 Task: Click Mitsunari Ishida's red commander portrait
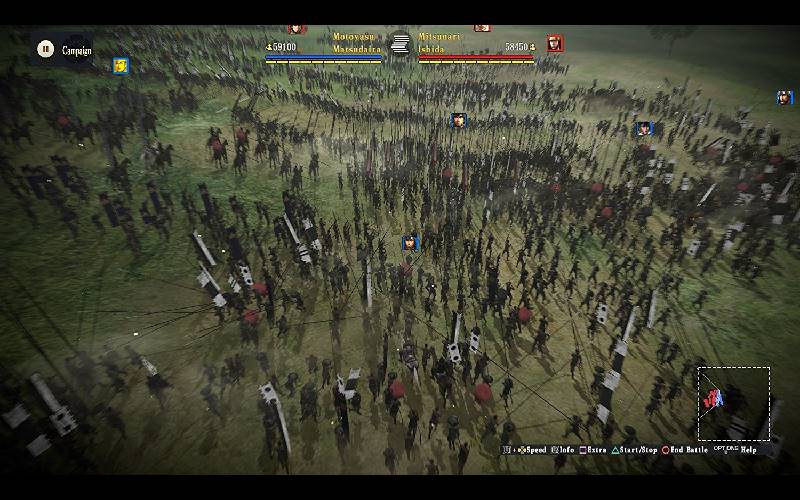pyautogui.click(x=555, y=43)
